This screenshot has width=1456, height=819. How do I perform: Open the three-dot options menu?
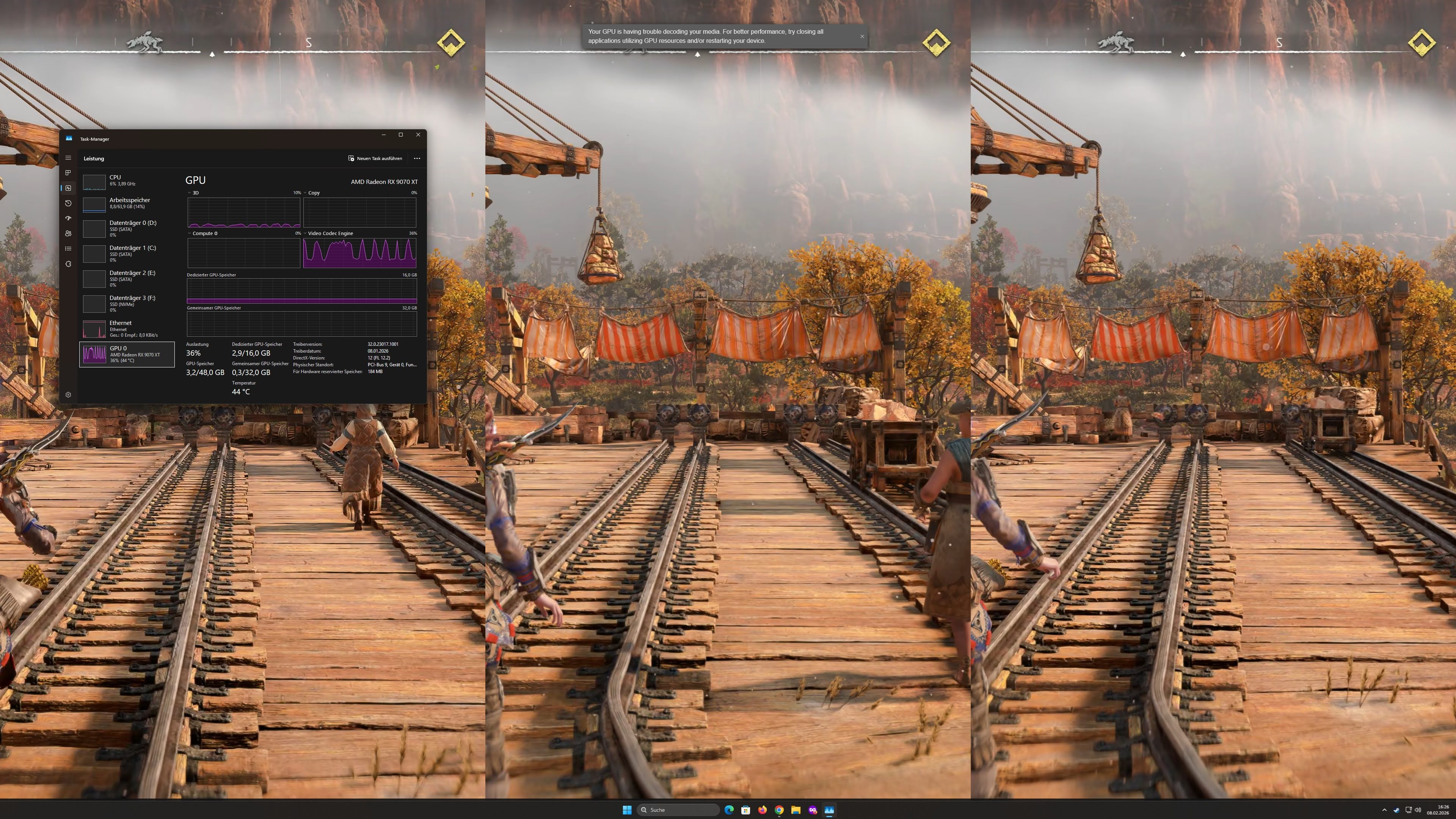417,158
